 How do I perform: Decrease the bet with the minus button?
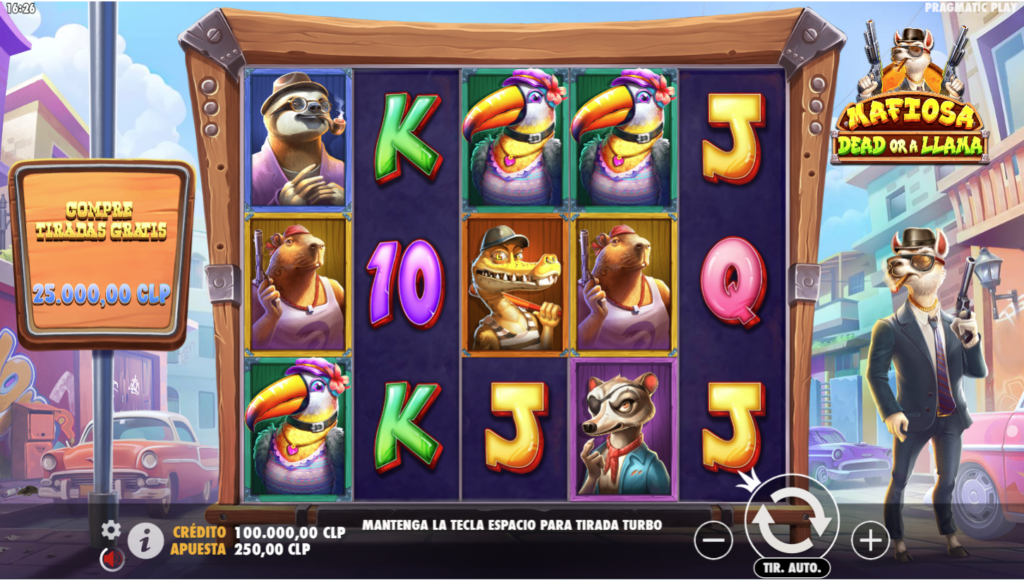point(713,541)
